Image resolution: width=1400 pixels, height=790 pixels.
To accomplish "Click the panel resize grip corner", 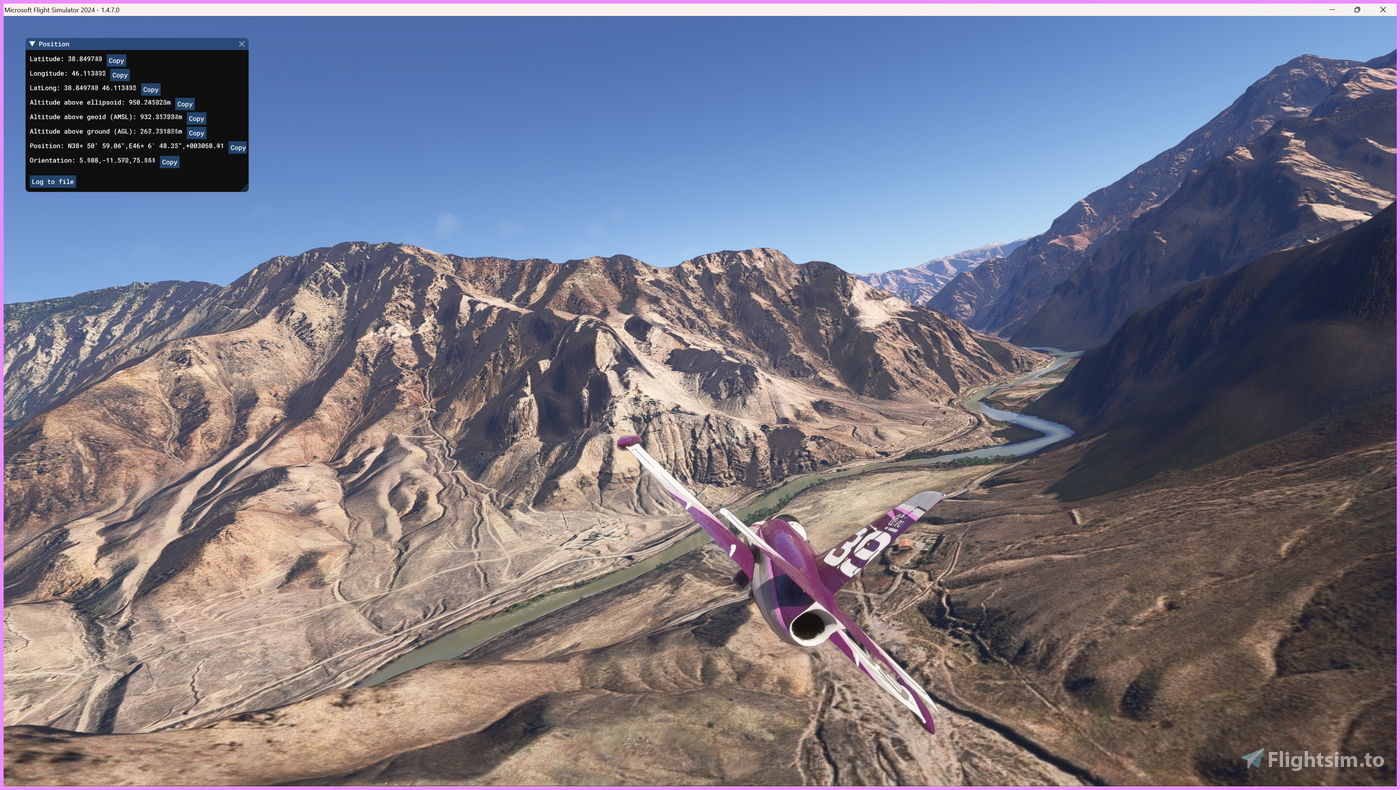I will 247,190.
